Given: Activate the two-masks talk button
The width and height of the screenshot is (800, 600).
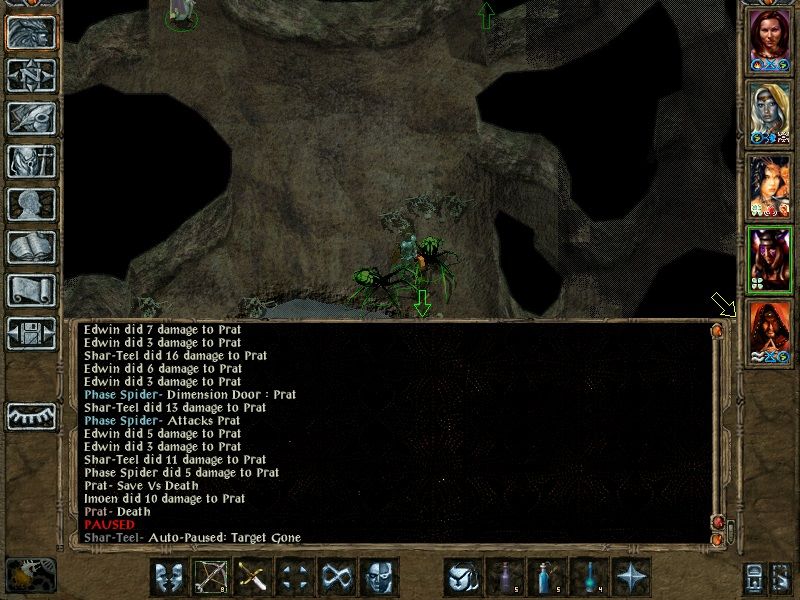Looking at the screenshot, I should click(x=170, y=577).
